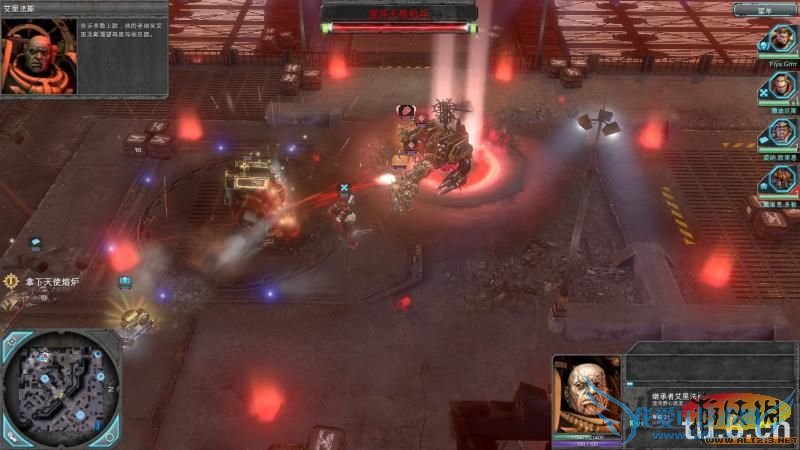Select the Dreadnought squad portrait

point(782,179)
